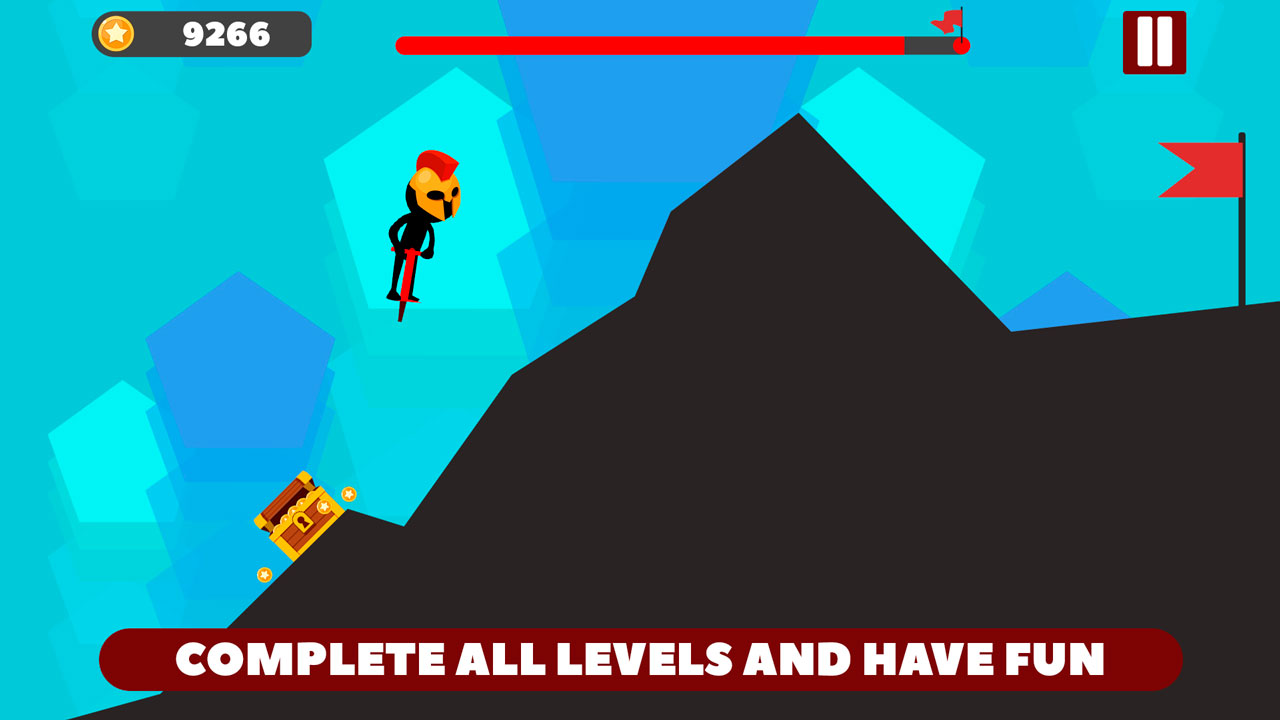The image size is (1280, 720).
Task: Select the gold star coin icon
Action: pyautogui.click(x=116, y=33)
